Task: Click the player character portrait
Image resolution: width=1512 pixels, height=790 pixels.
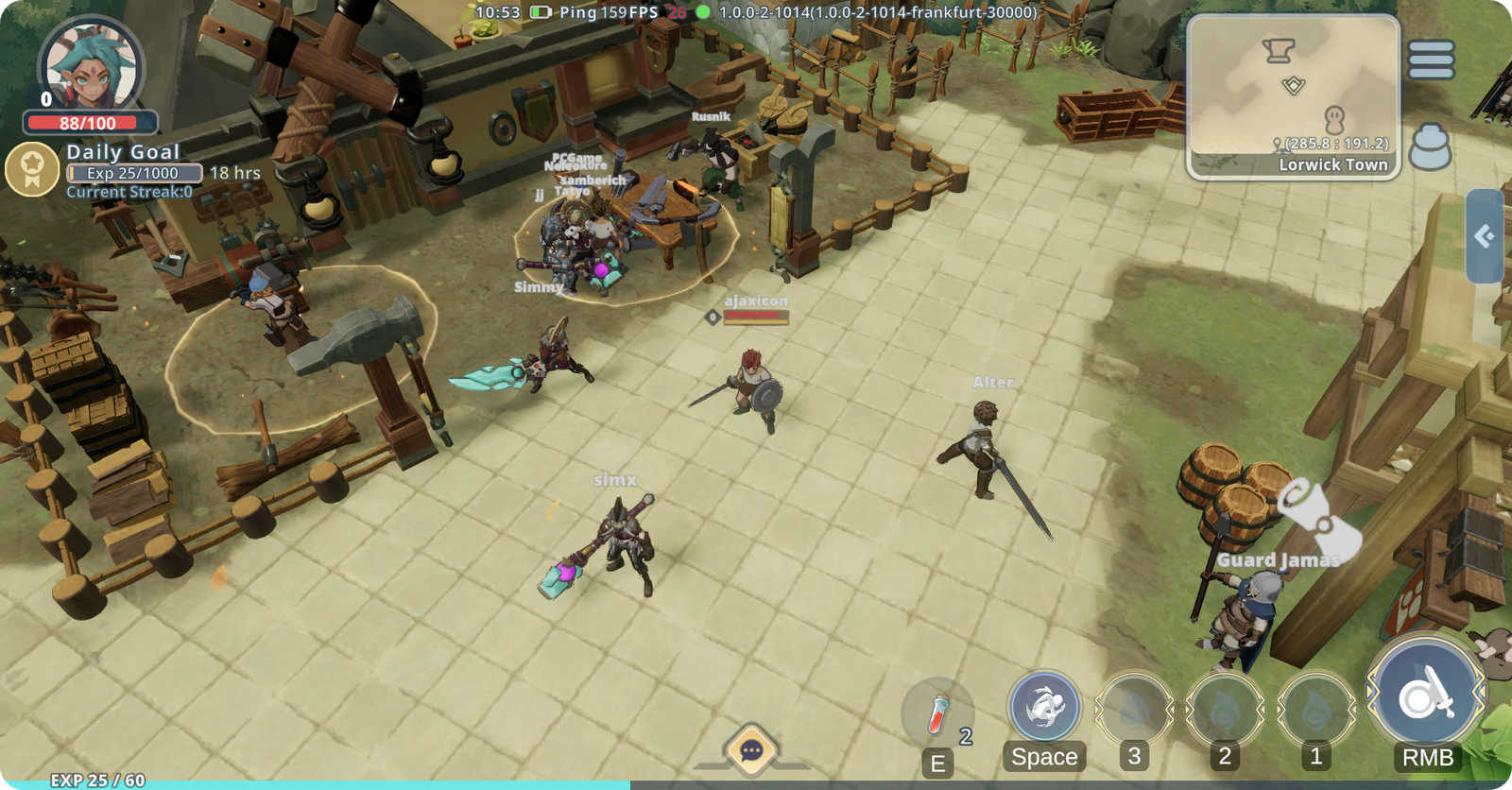Action: pyautogui.click(x=92, y=68)
